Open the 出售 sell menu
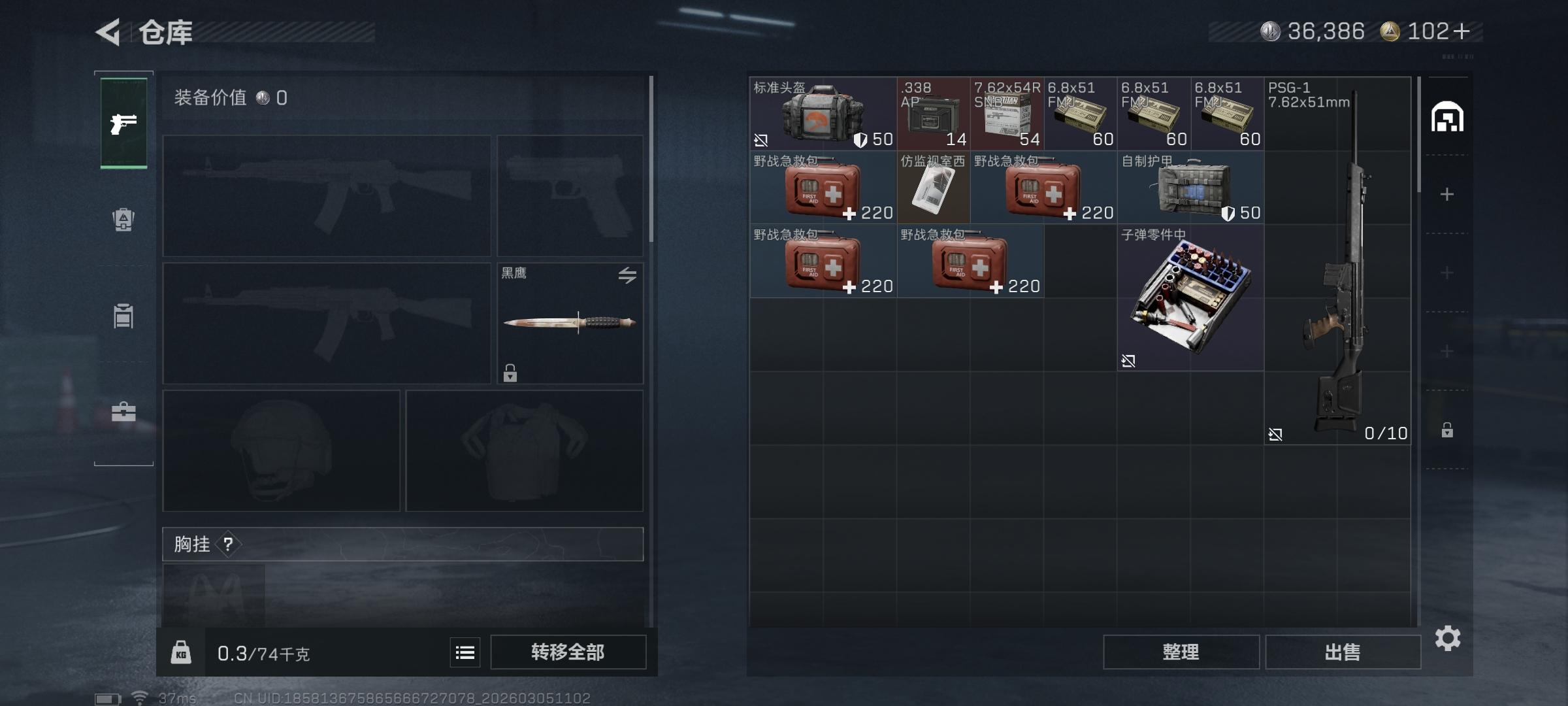This screenshot has height=706, width=1568. (x=1343, y=652)
